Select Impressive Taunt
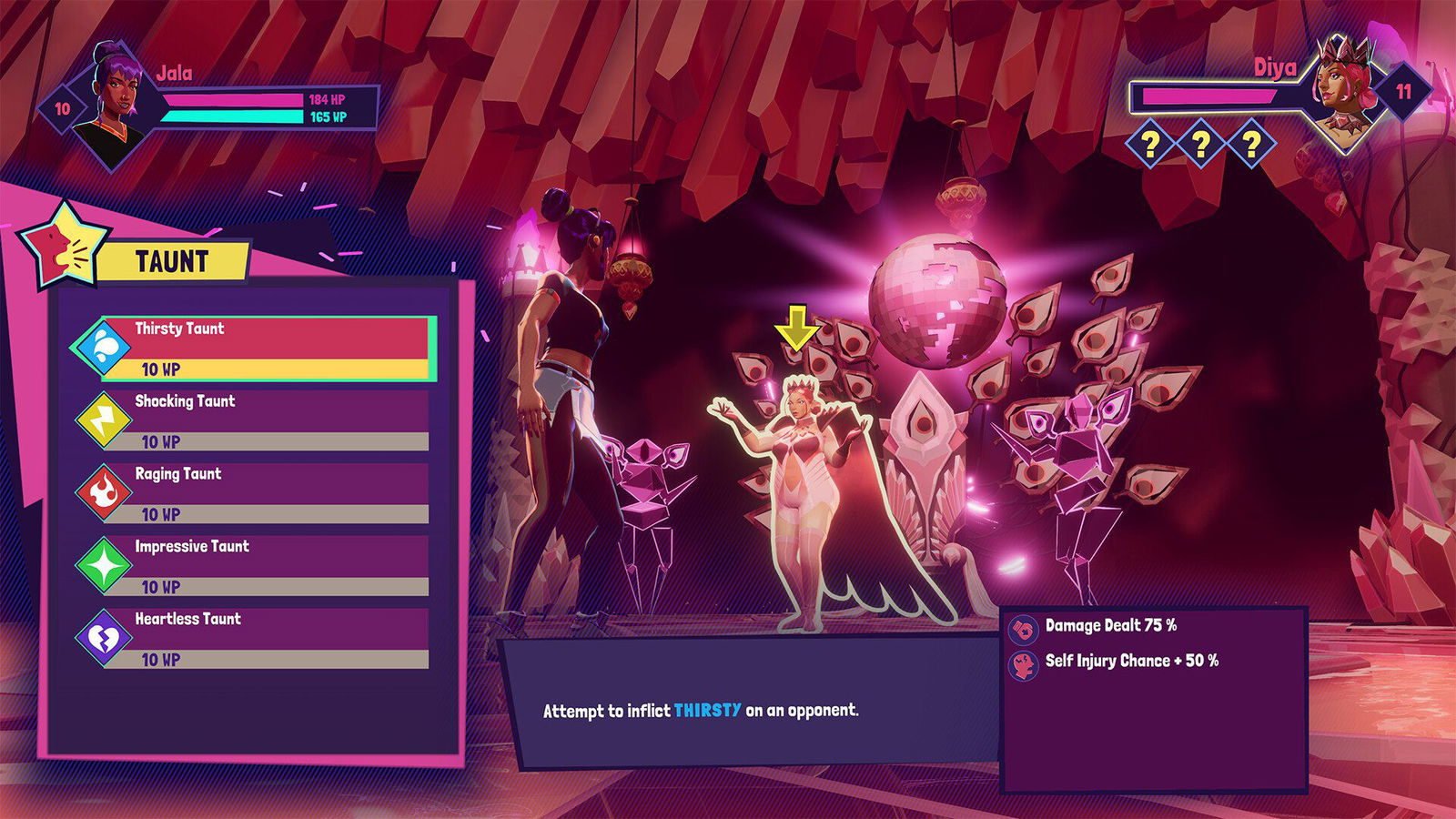1456x819 pixels. 264,565
